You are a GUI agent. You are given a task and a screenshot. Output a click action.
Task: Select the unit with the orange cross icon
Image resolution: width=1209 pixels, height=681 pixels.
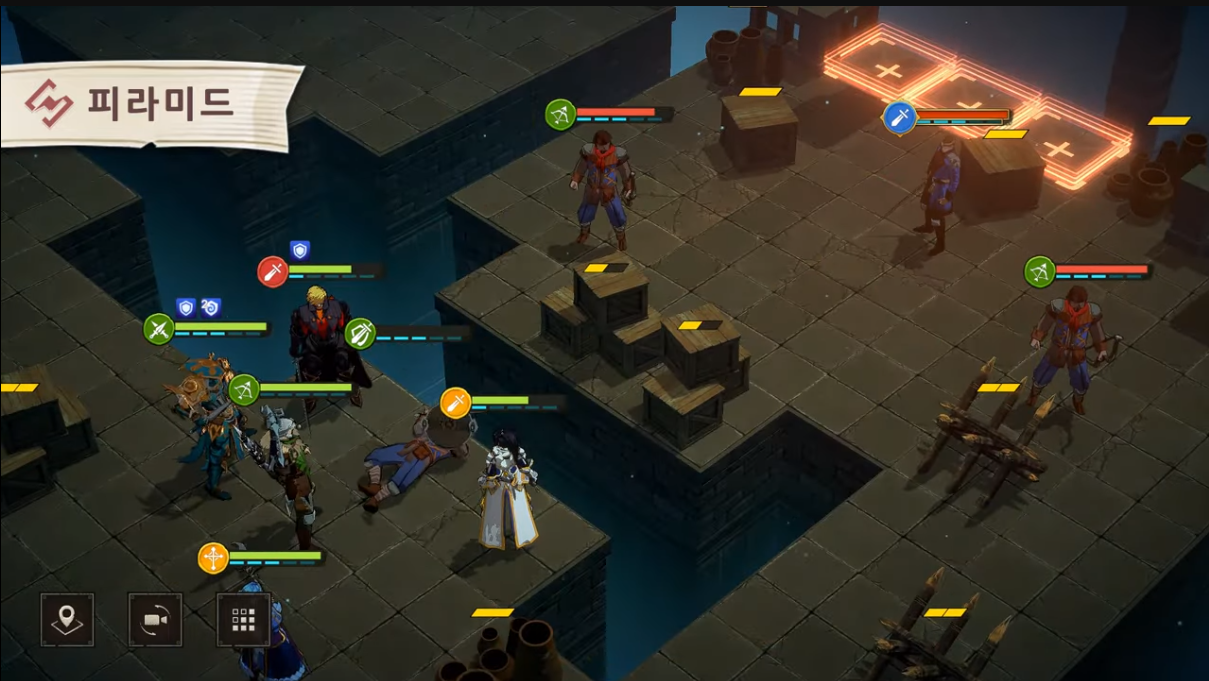[x=213, y=558]
